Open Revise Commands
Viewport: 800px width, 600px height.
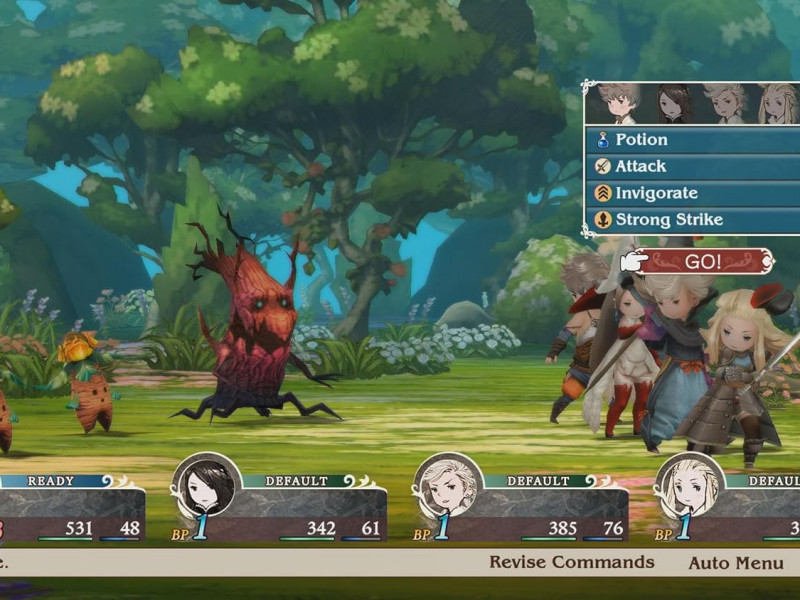[x=571, y=562]
